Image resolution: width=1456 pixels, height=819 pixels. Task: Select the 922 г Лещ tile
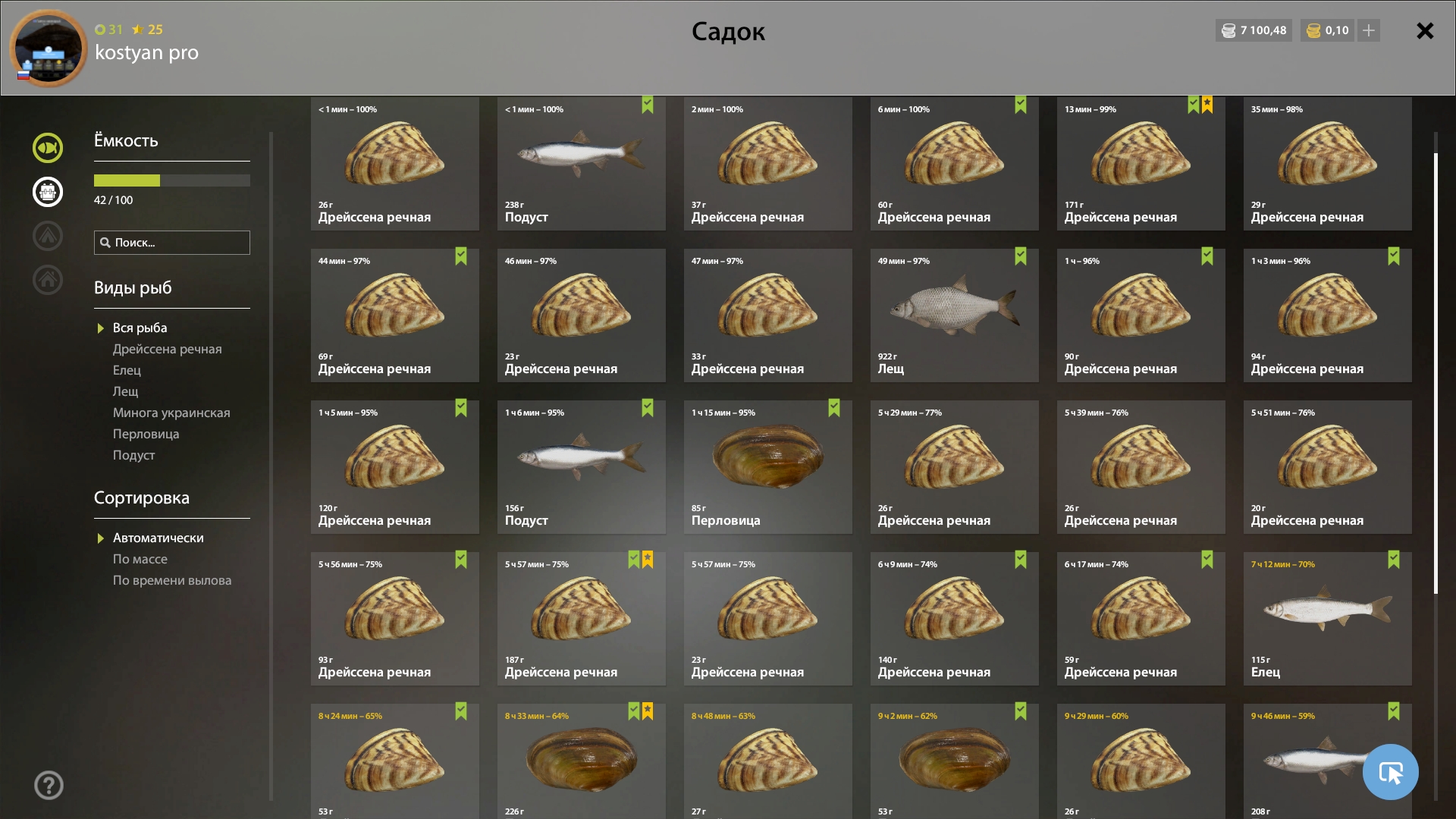point(954,315)
